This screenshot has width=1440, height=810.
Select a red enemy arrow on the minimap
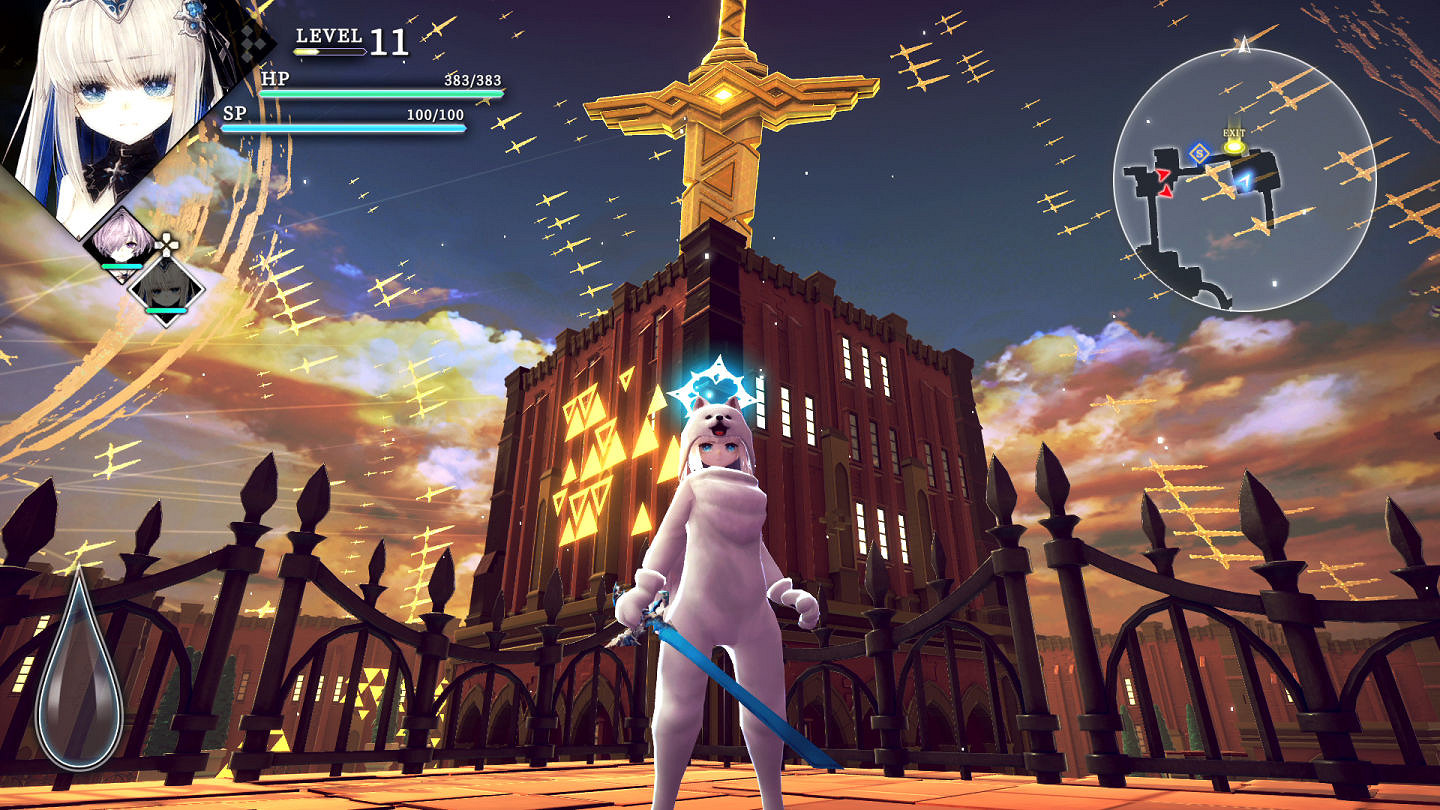[x=1164, y=175]
